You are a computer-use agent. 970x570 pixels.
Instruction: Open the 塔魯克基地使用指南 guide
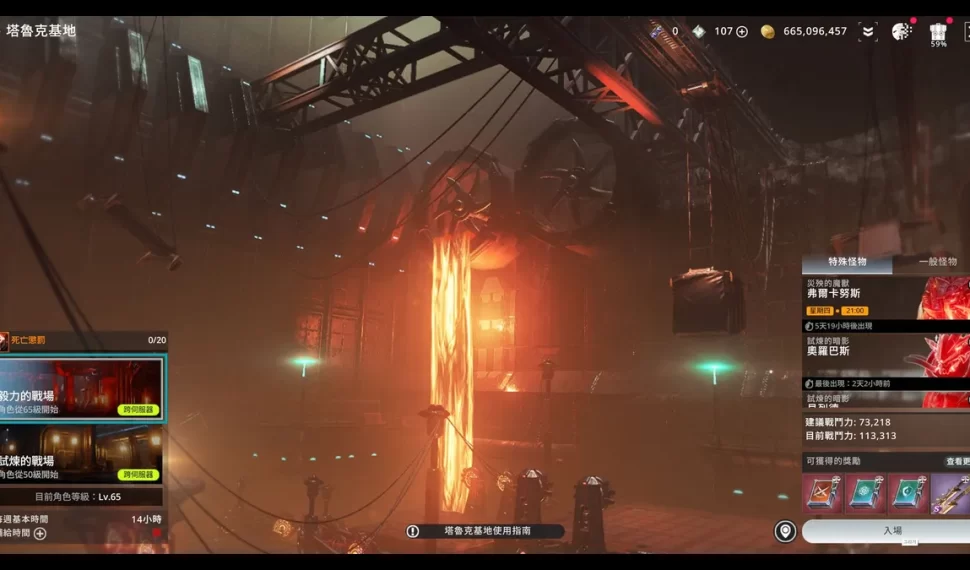[x=486, y=532]
